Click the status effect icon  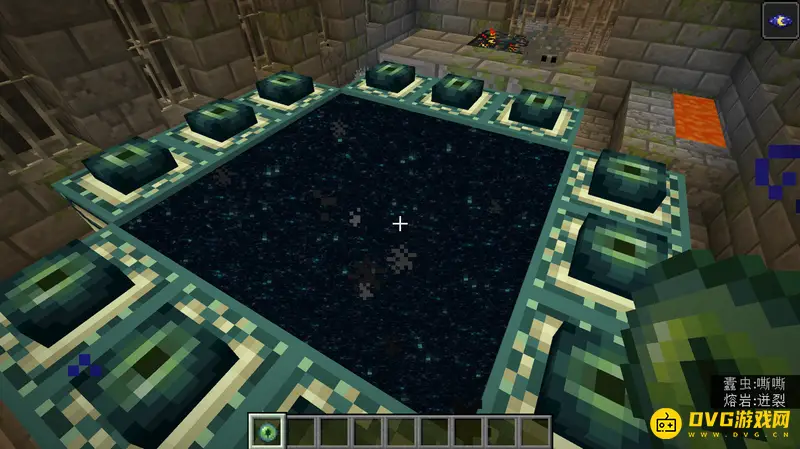779,21
